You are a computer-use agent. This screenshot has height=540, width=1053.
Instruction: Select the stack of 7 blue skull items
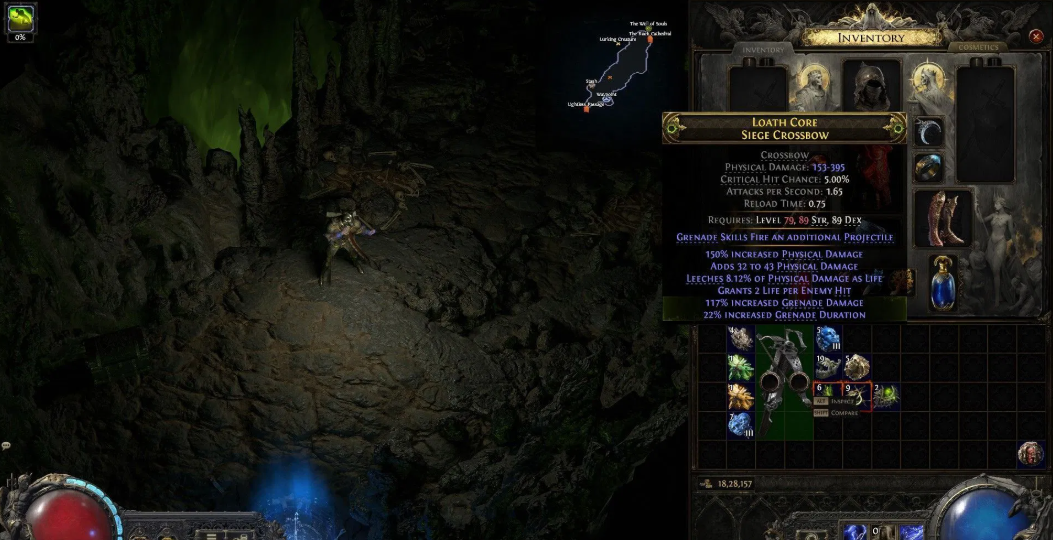[740, 425]
